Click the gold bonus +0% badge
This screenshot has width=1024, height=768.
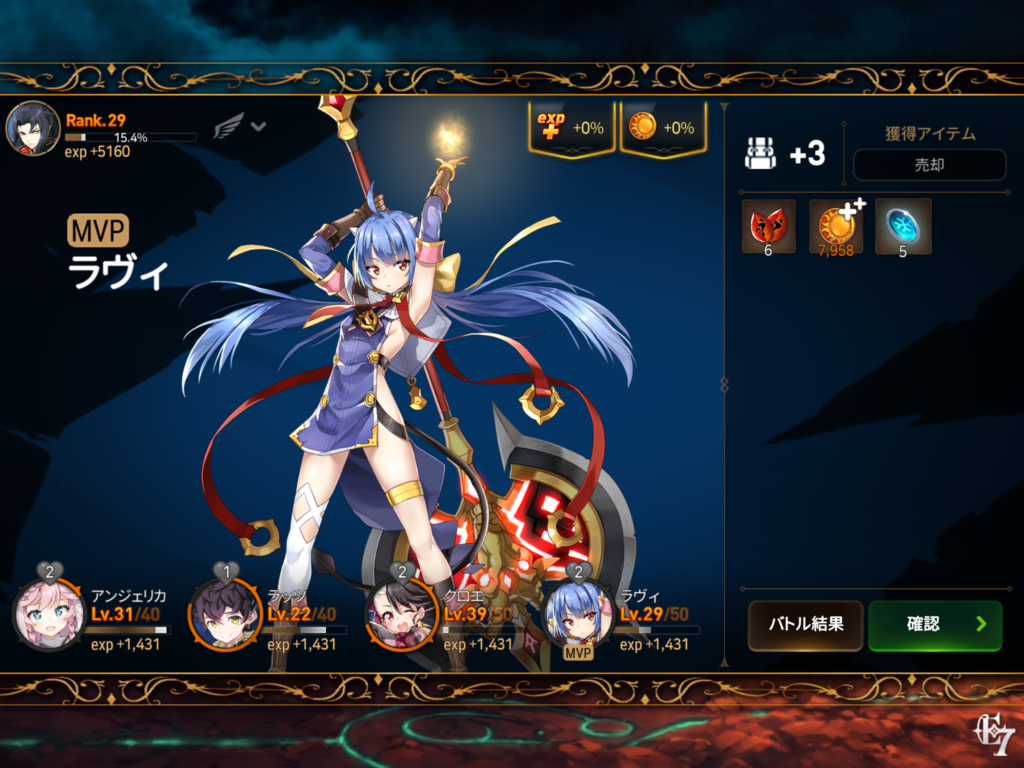663,128
